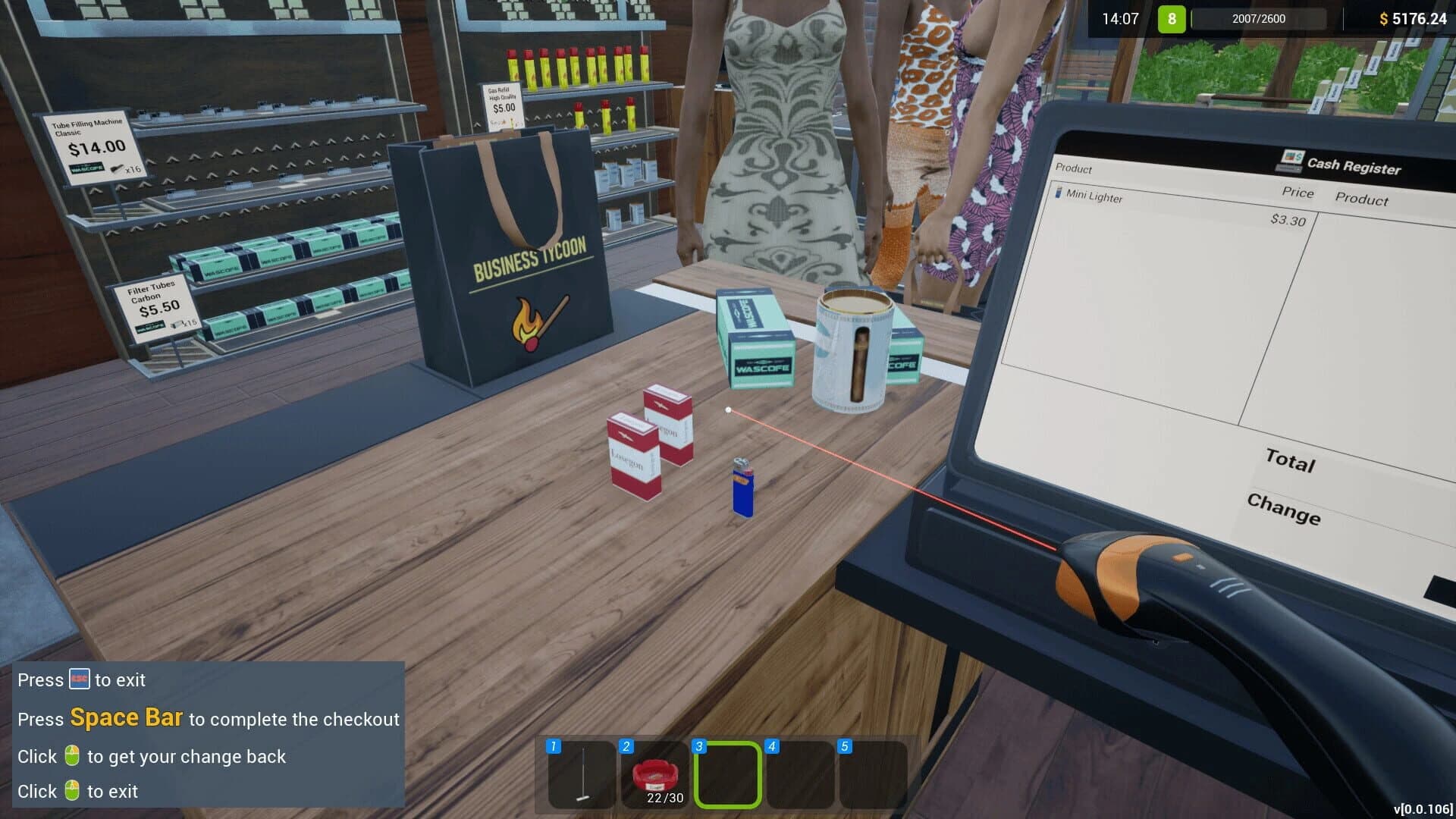This screenshot has height=819, width=1456.
Task: Click the Price column header on the register
Action: [x=1296, y=192]
